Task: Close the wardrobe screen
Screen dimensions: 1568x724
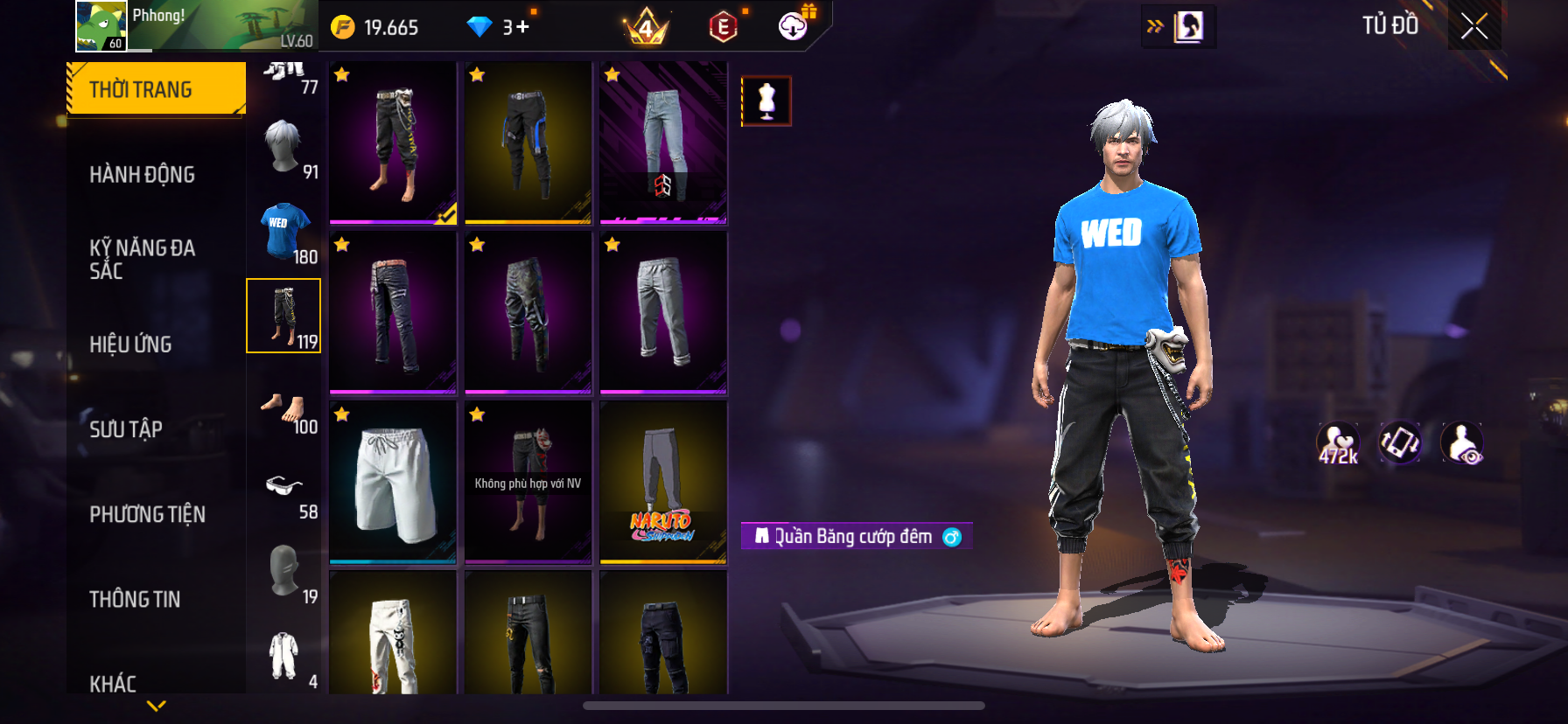Action: (1474, 27)
